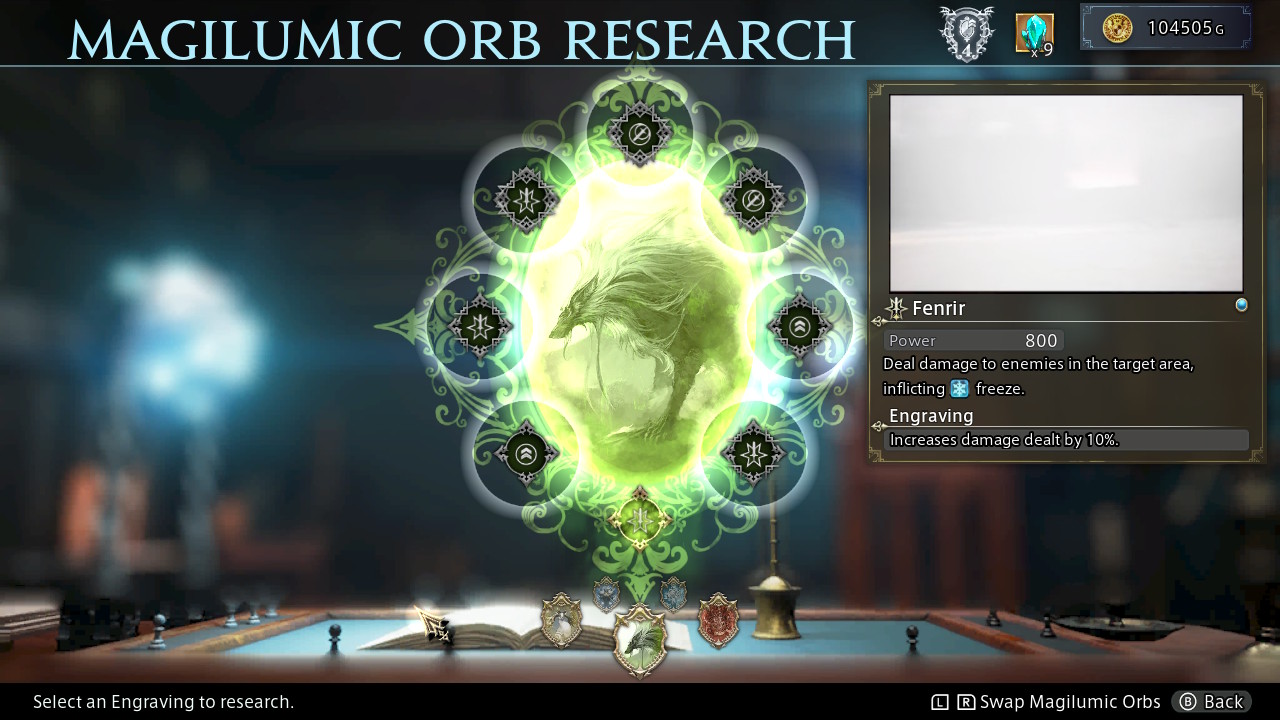The image size is (1280, 720).
Task: Select the lower-left double-chevron engraving slot
Action: pyautogui.click(x=524, y=453)
